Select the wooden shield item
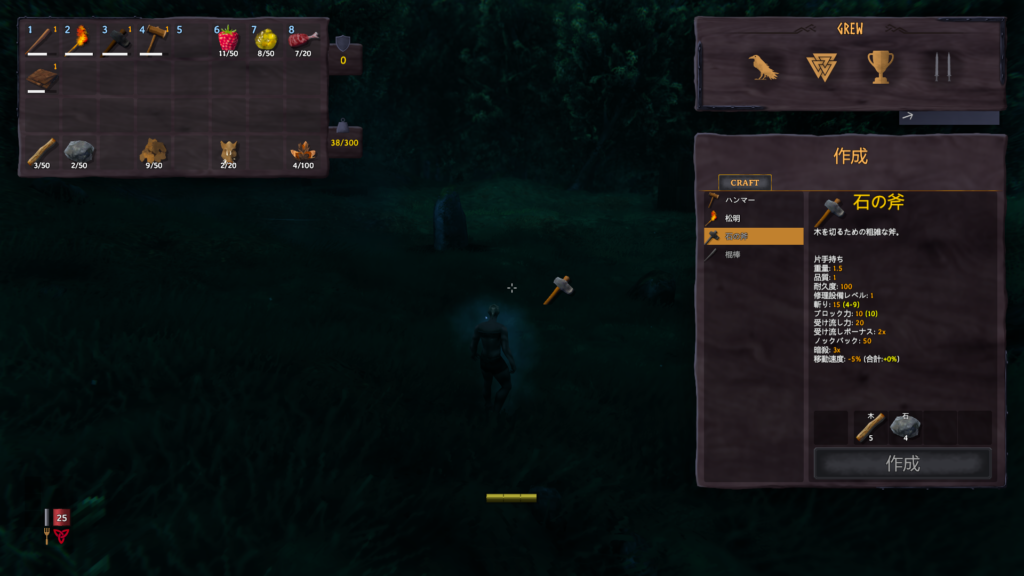The width and height of the screenshot is (1024, 576). pos(41,78)
